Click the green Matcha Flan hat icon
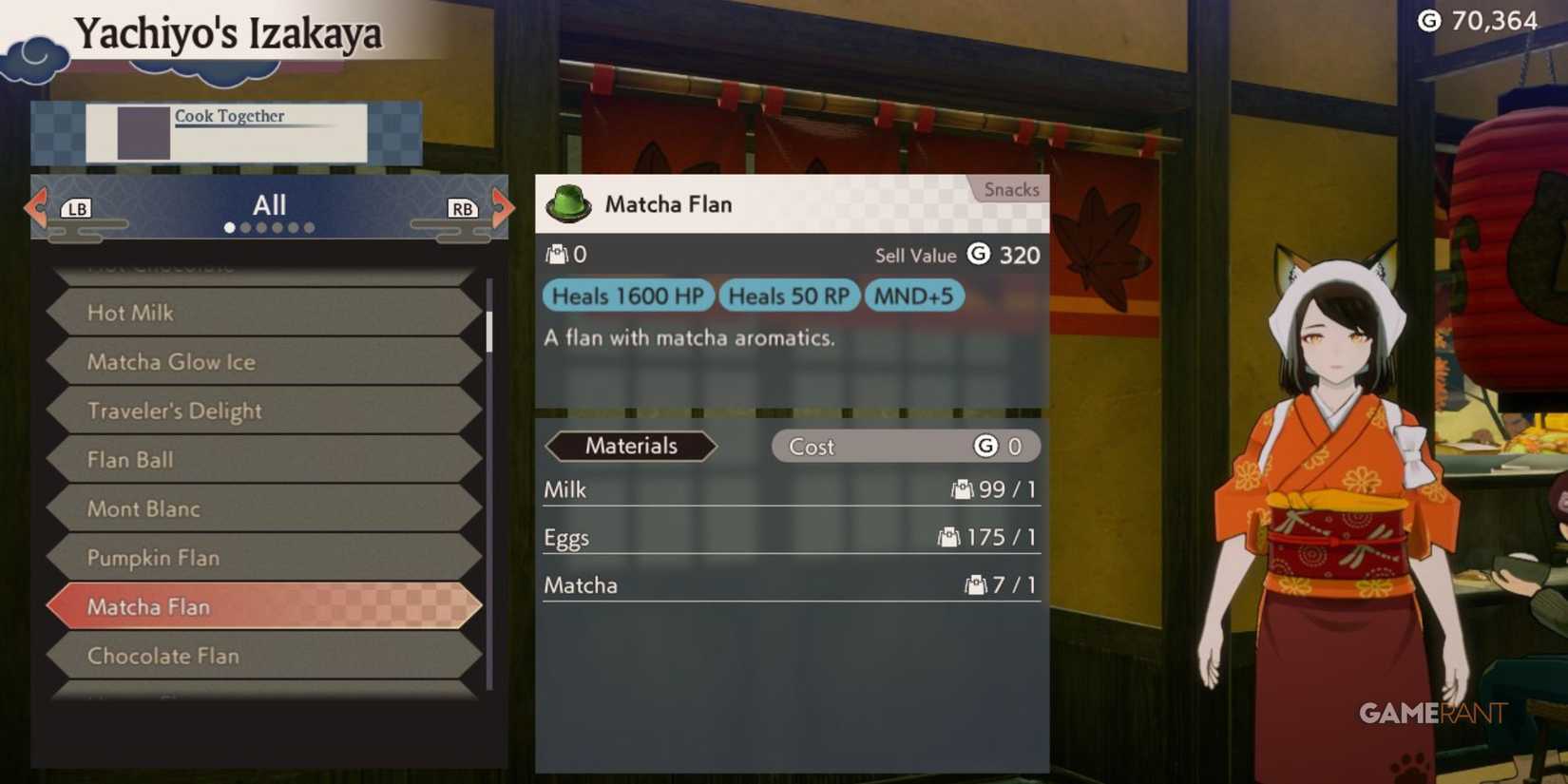This screenshot has height=784, width=1568. (x=568, y=203)
